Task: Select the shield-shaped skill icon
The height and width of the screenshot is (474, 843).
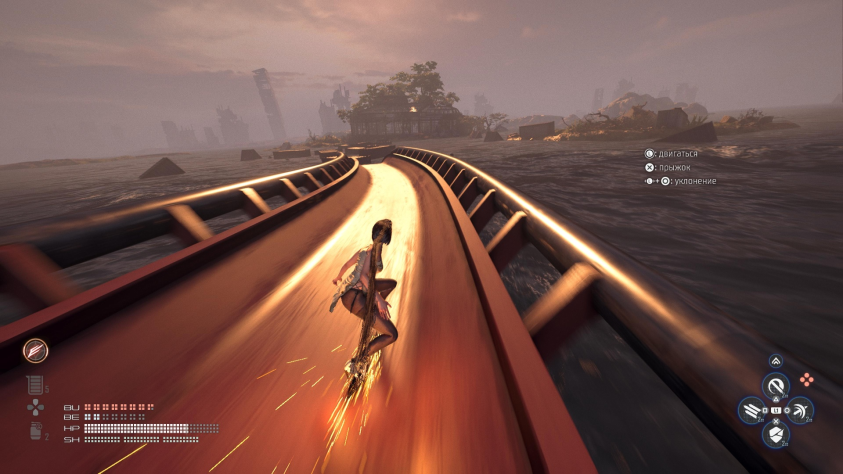Action: pos(776,435)
